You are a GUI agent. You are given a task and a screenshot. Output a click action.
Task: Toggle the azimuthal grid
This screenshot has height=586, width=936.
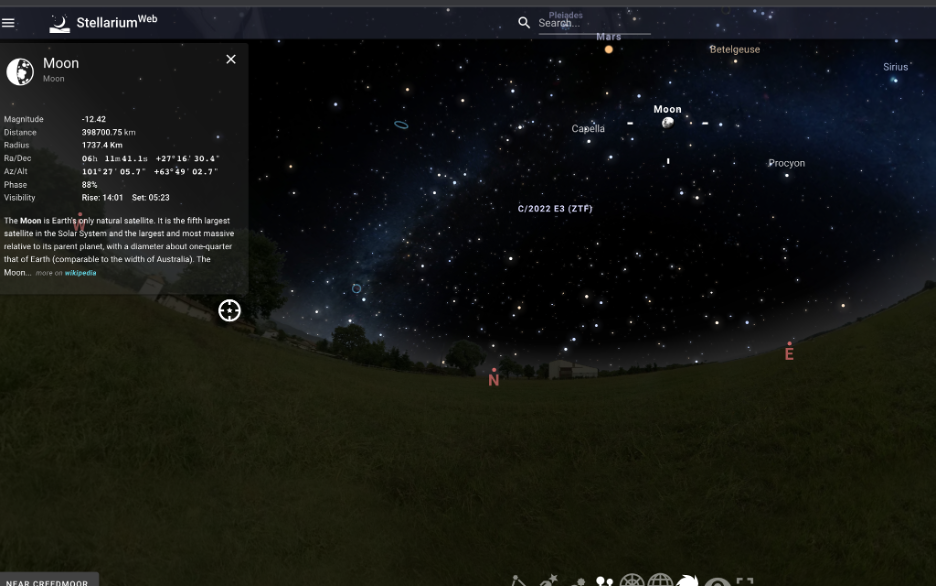(632, 581)
